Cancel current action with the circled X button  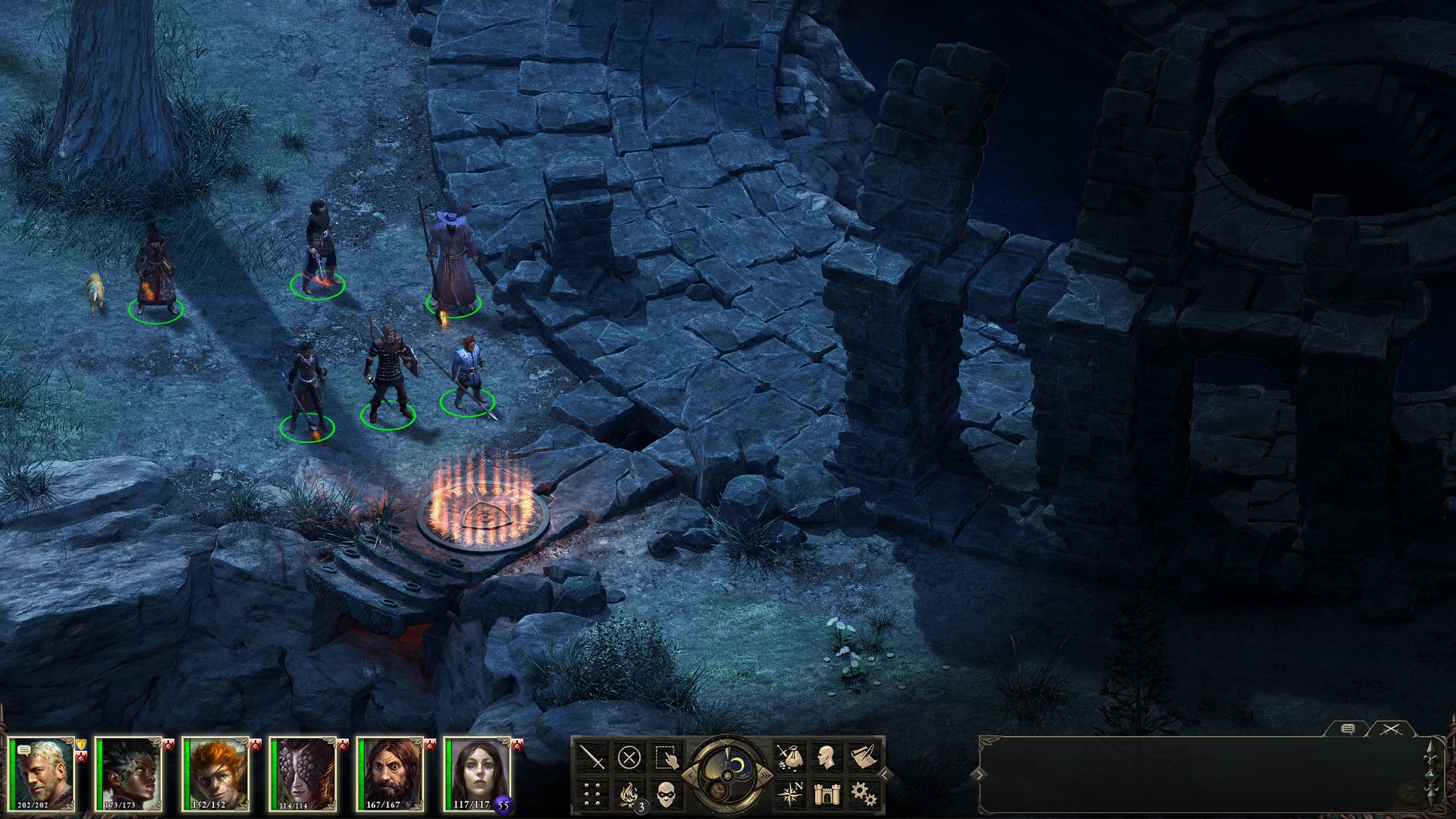(629, 757)
